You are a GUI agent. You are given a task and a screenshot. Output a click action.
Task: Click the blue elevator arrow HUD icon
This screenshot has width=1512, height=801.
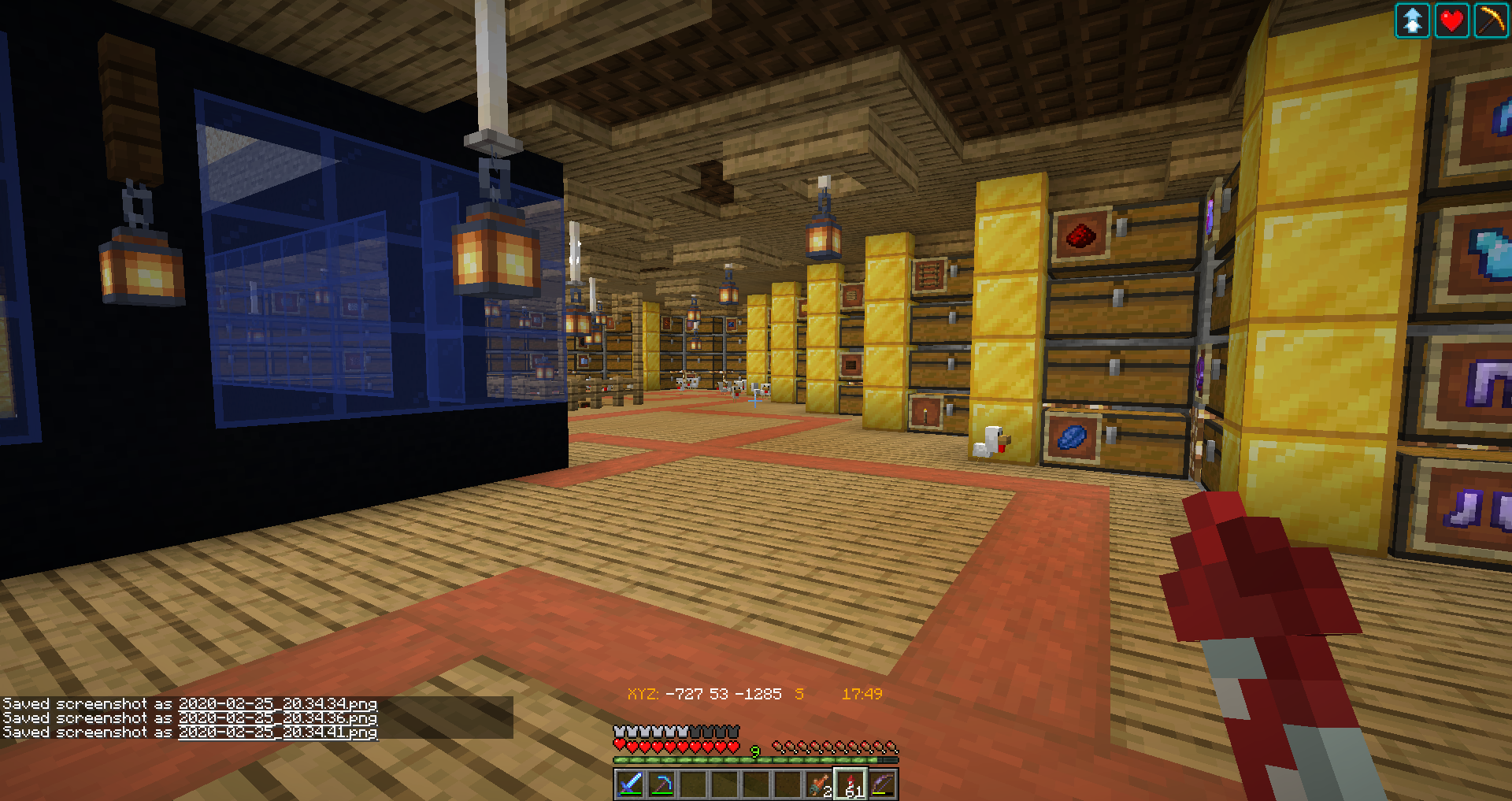tap(1413, 20)
